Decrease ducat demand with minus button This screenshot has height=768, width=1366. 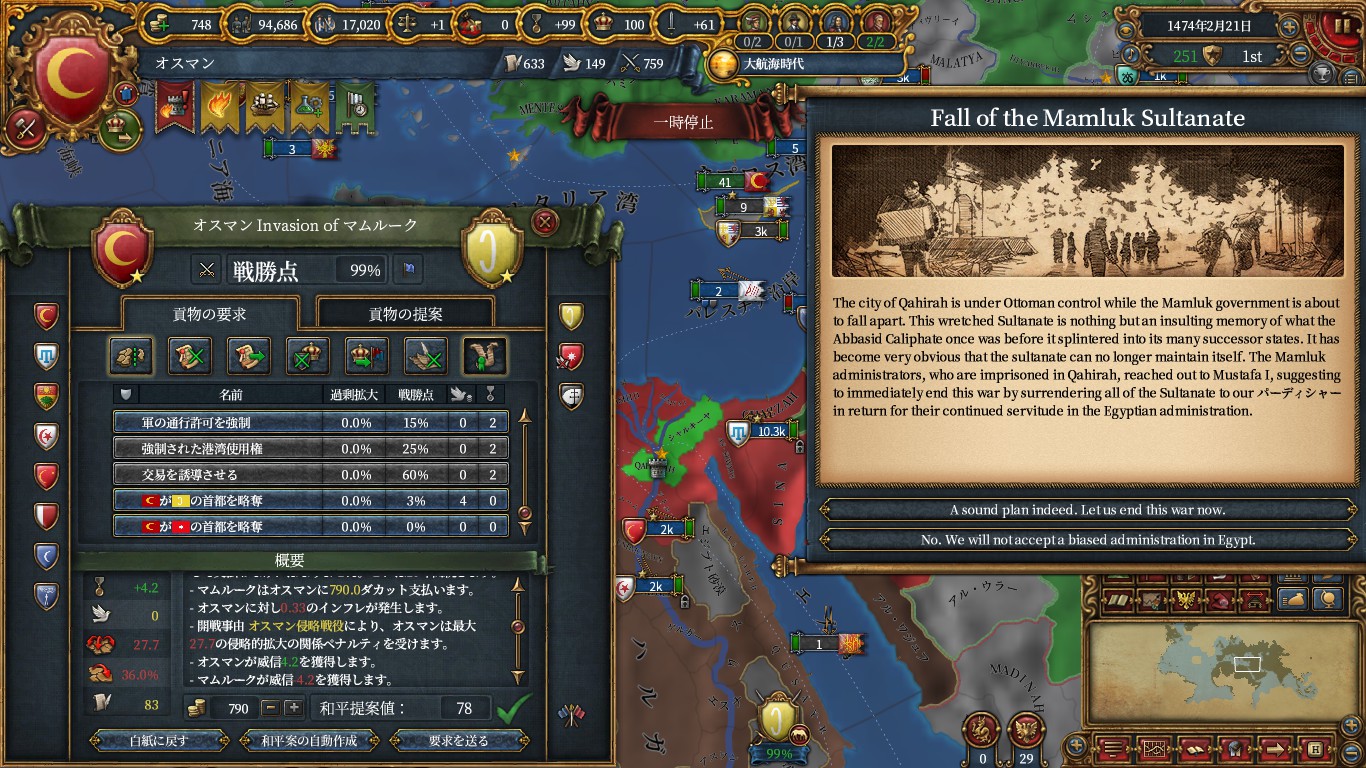[x=270, y=708]
